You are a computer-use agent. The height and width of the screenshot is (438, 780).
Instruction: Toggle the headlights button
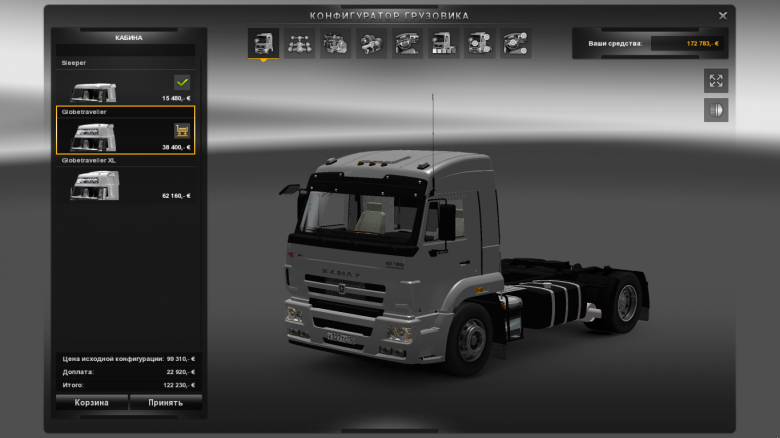(715, 110)
